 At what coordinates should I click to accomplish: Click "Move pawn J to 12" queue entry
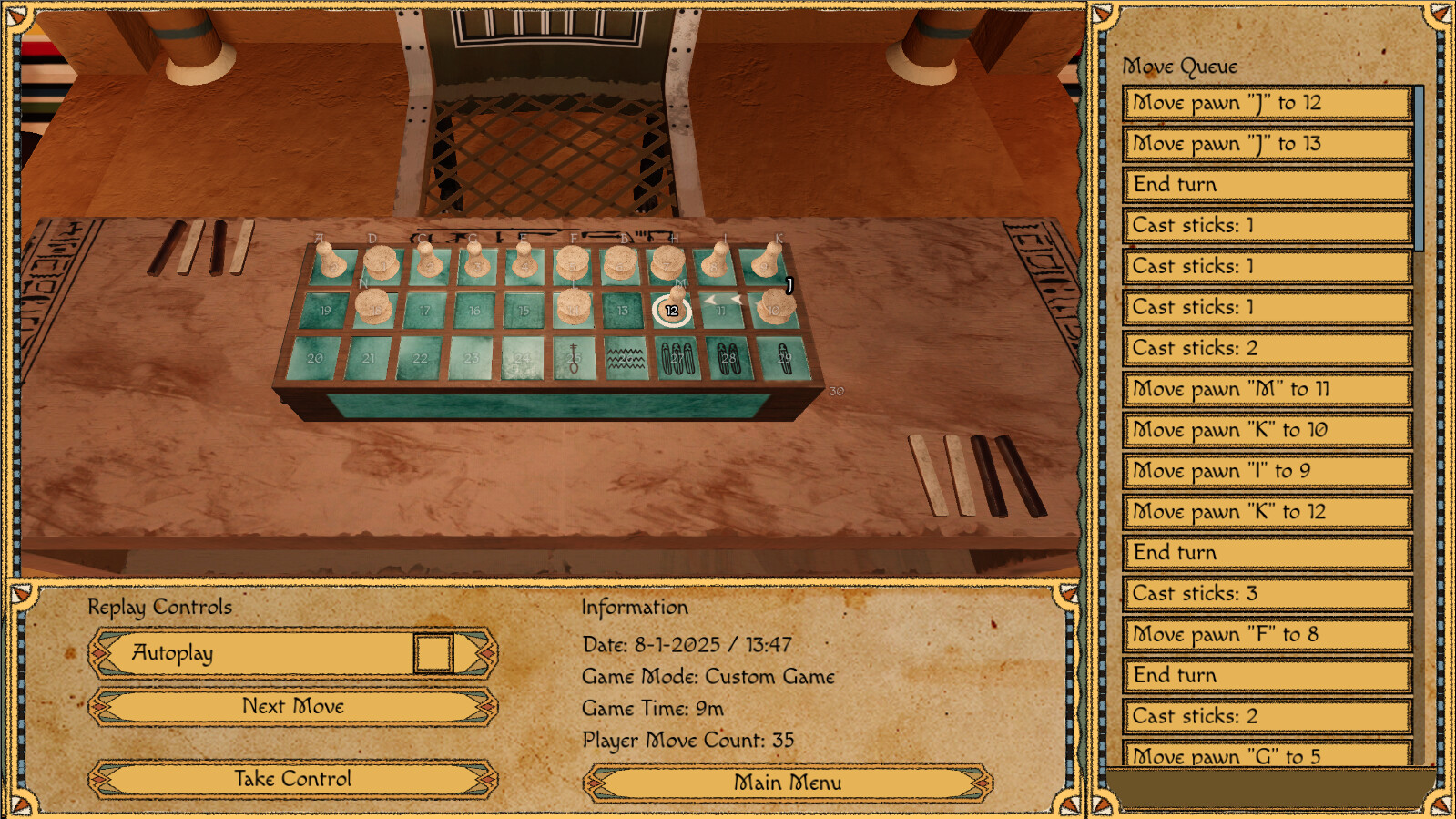click(1266, 103)
